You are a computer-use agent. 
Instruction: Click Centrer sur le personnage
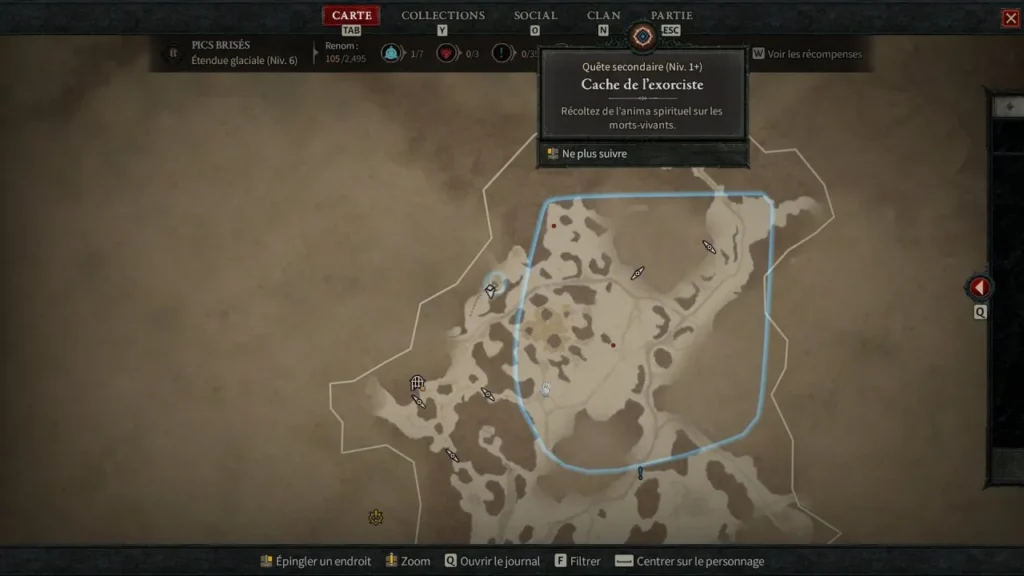(x=689, y=561)
